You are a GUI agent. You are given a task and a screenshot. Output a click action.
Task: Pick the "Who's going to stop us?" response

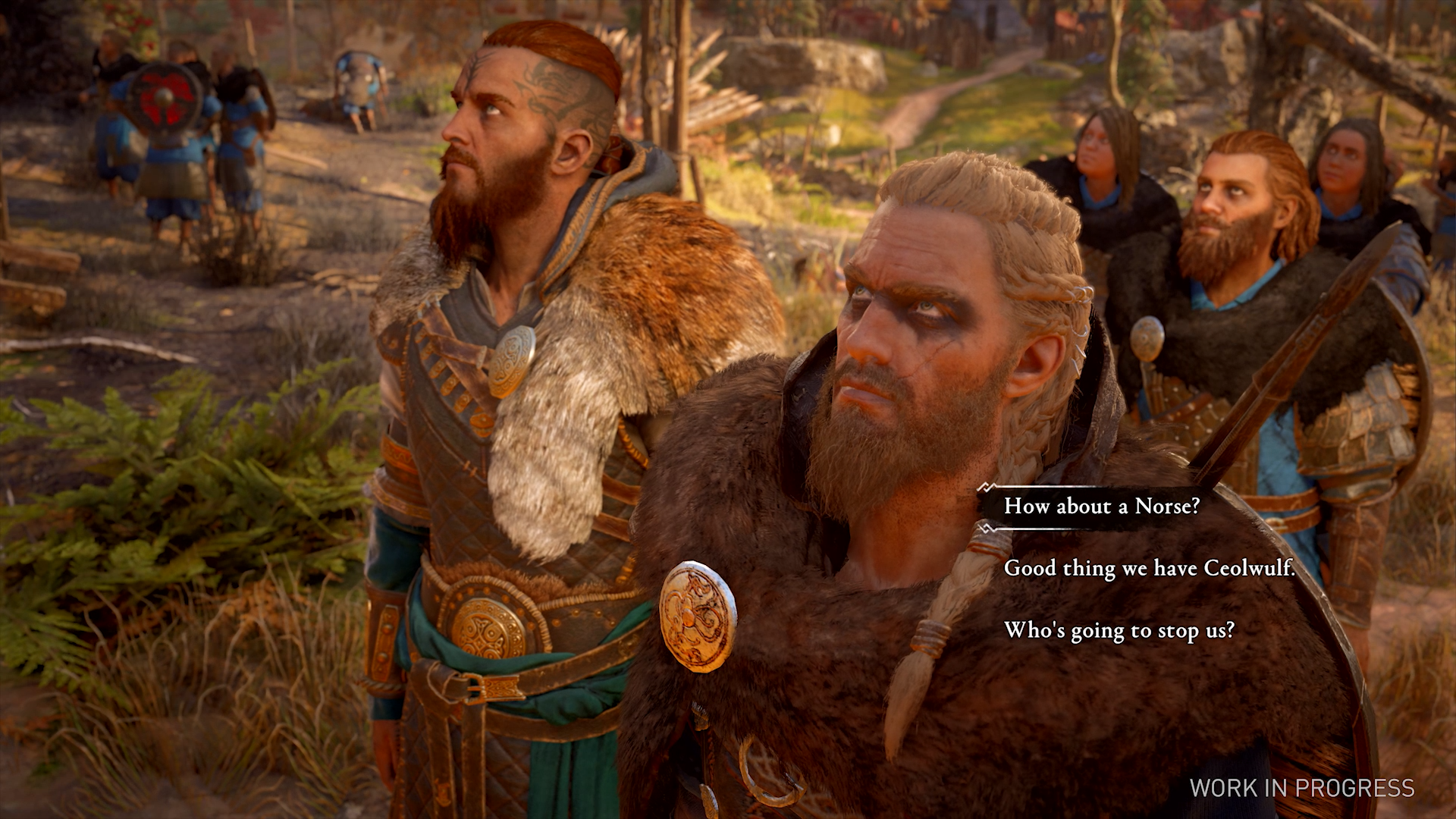point(1119,630)
